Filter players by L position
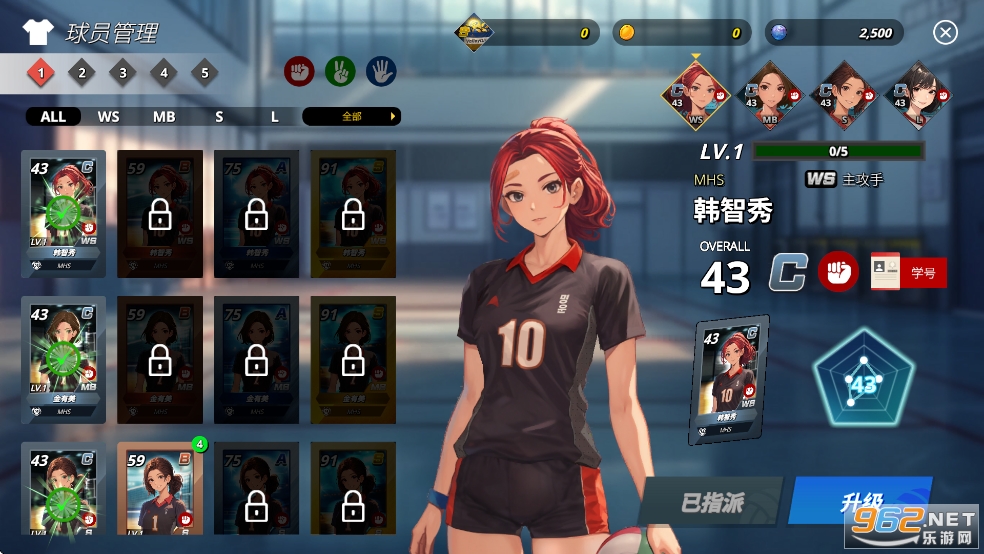 click(275, 116)
